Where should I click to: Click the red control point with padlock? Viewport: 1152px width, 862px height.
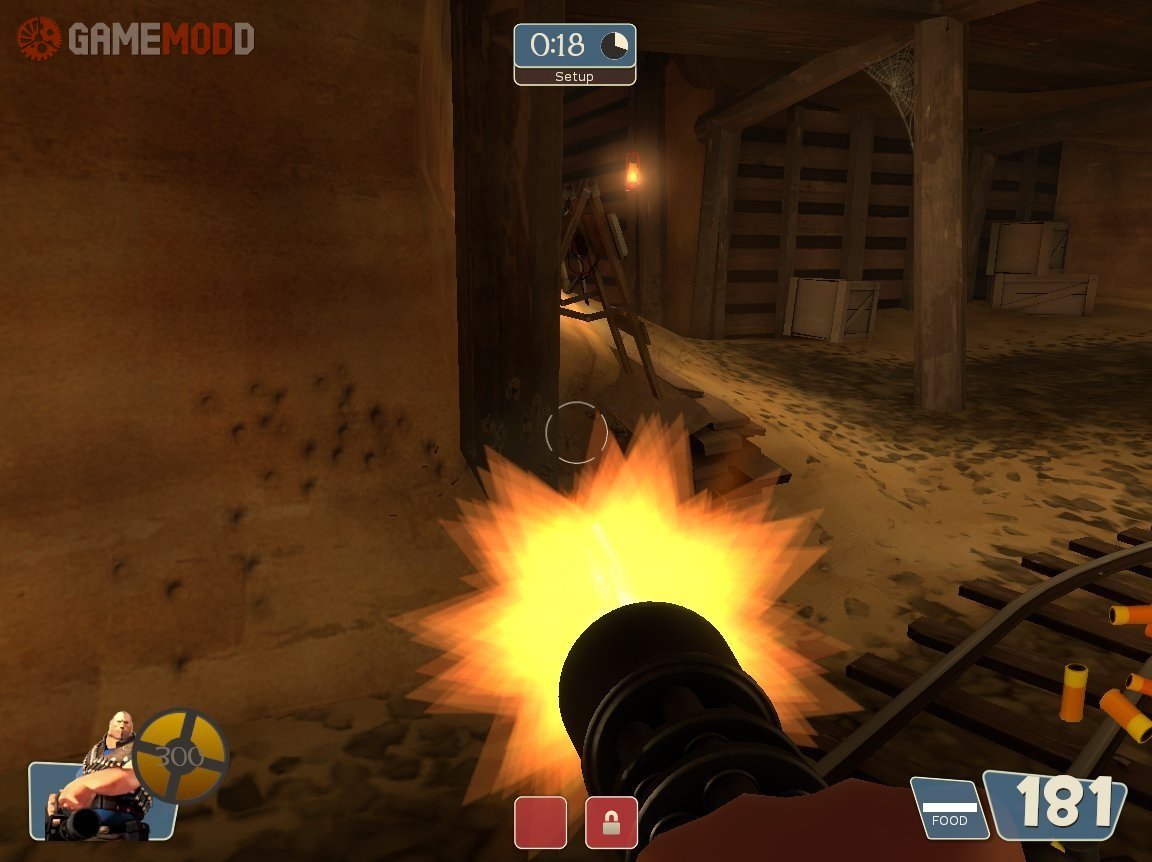(x=611, y=822)
